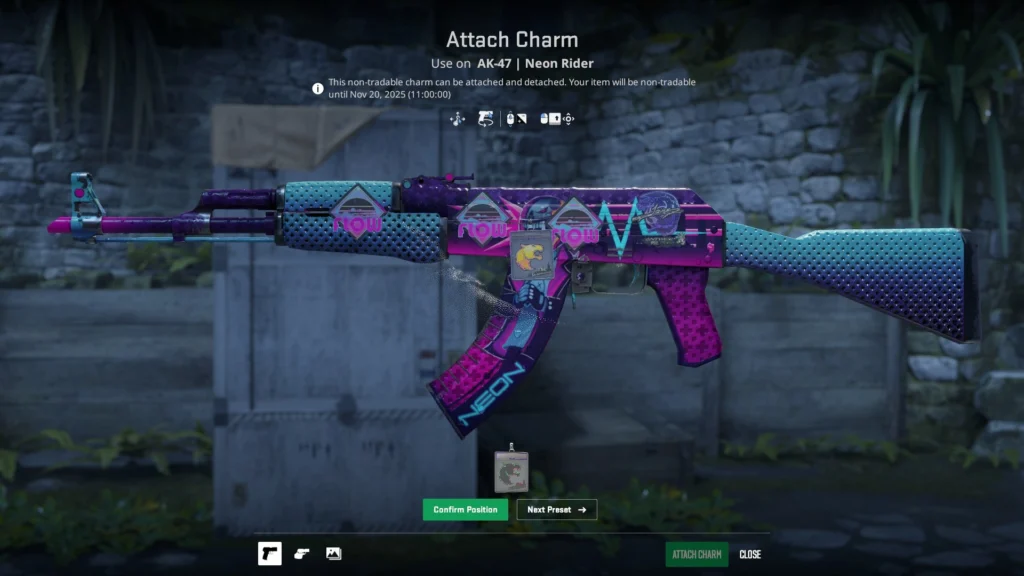This screenshot has height=576, width=1024.
Task: Select the weapon-only inspect view icon
Action: [270, 554]
